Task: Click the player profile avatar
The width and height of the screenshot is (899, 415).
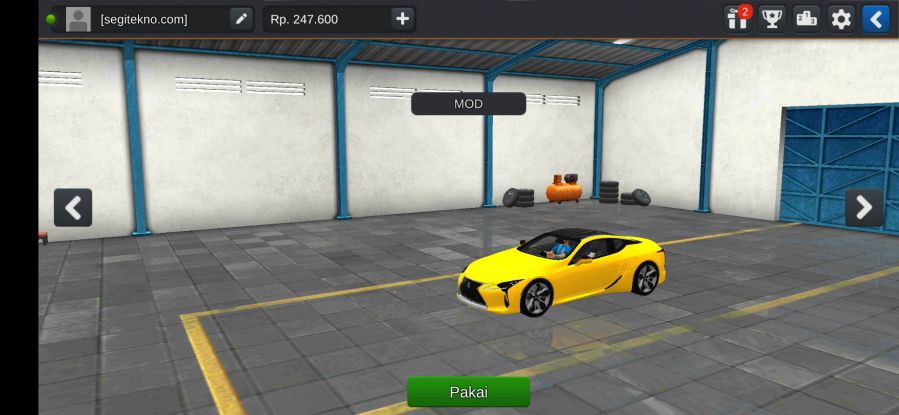Action: [78, 19]
